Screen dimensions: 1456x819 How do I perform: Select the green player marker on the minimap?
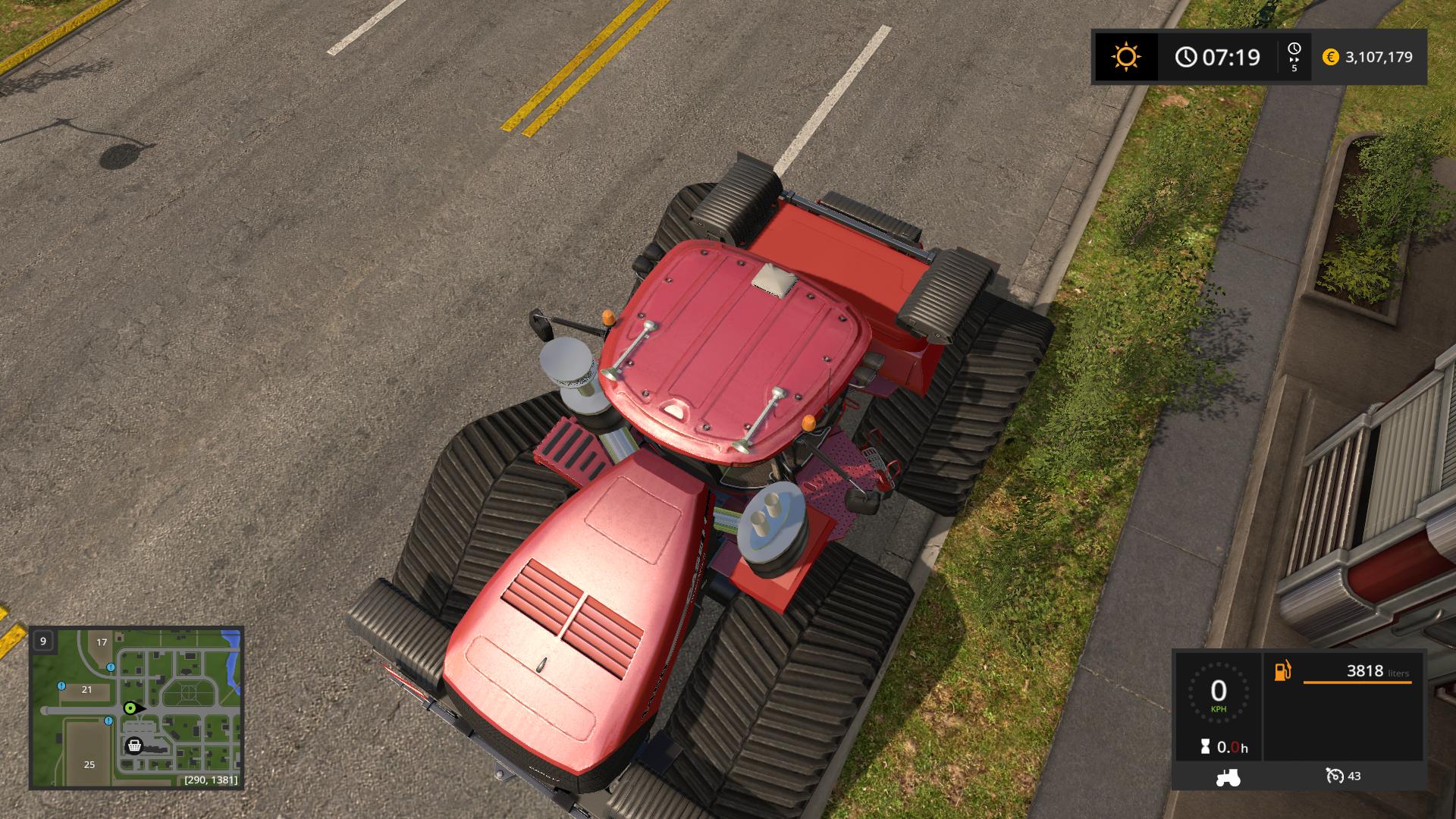coord(130,708)
